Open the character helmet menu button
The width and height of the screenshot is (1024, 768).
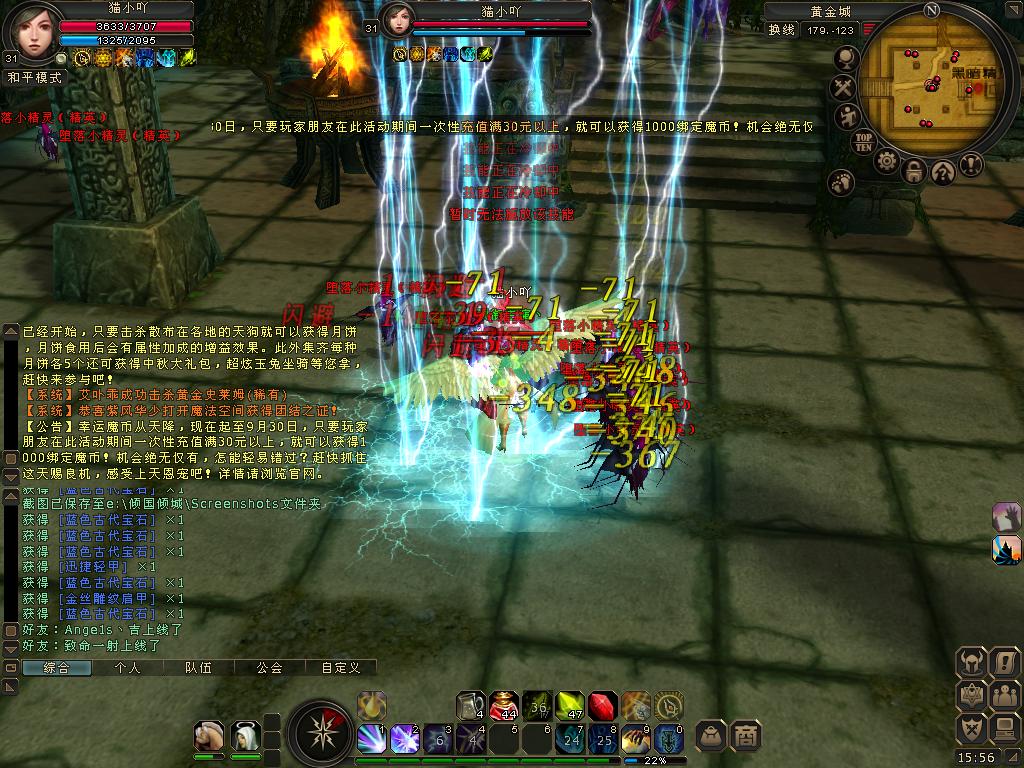(x=971, y=661)
